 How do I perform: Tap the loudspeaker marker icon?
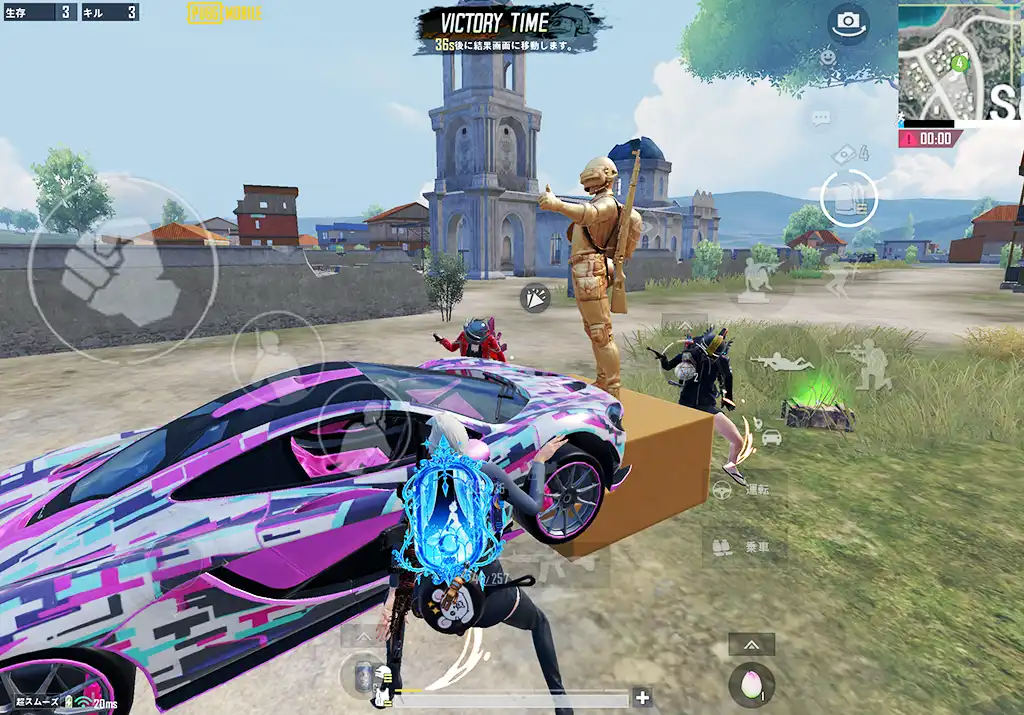pyautogui.click(x=536, y=297)
